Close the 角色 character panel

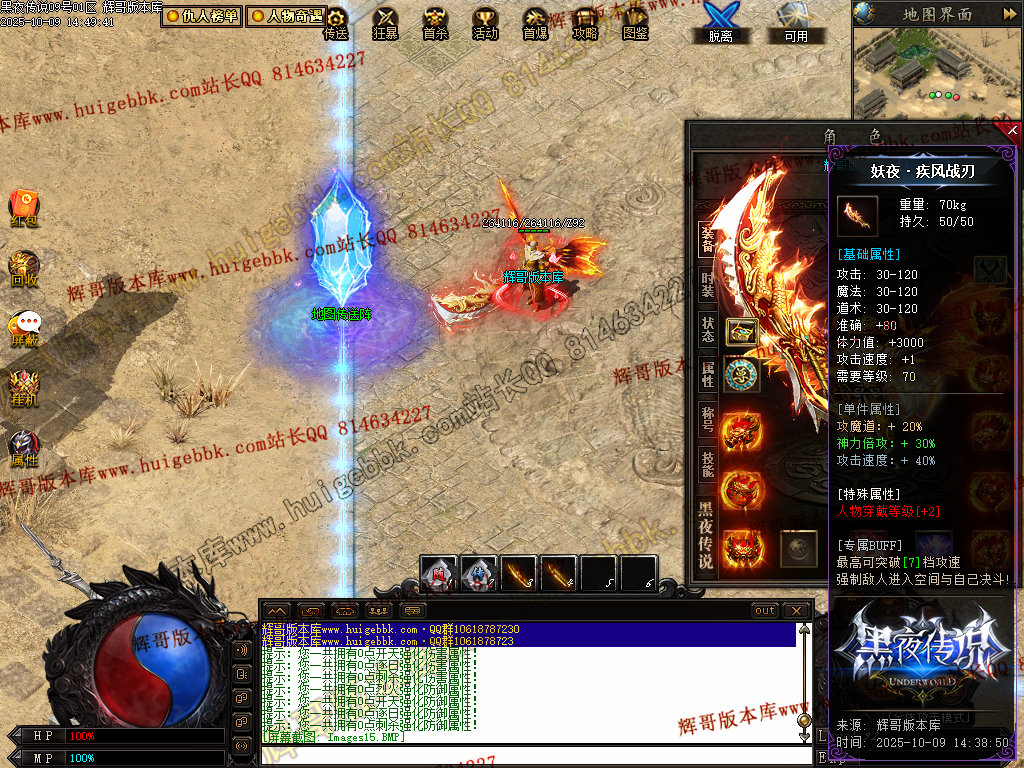pyautogui.click(x=1012, y=130)
